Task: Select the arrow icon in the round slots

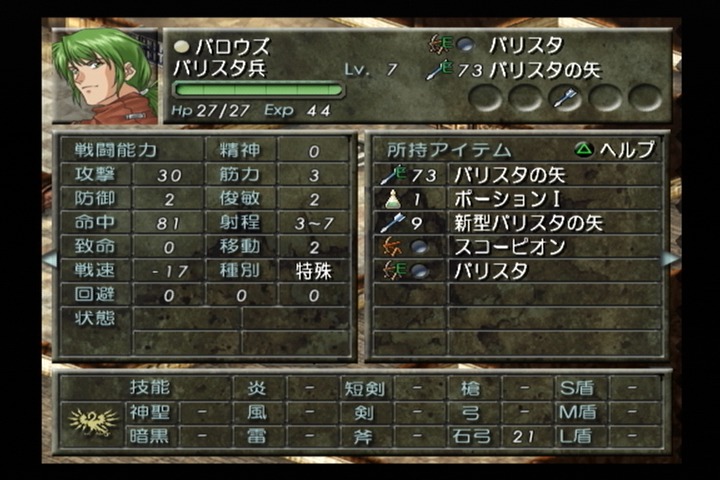Action: click(565, 97)
